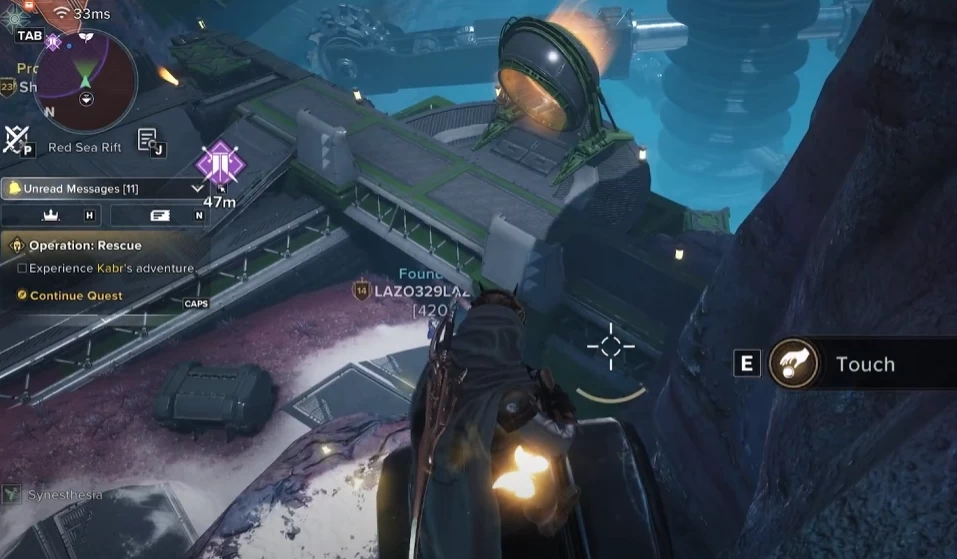Expand the Unread Messages dropdown

(197, 188)
